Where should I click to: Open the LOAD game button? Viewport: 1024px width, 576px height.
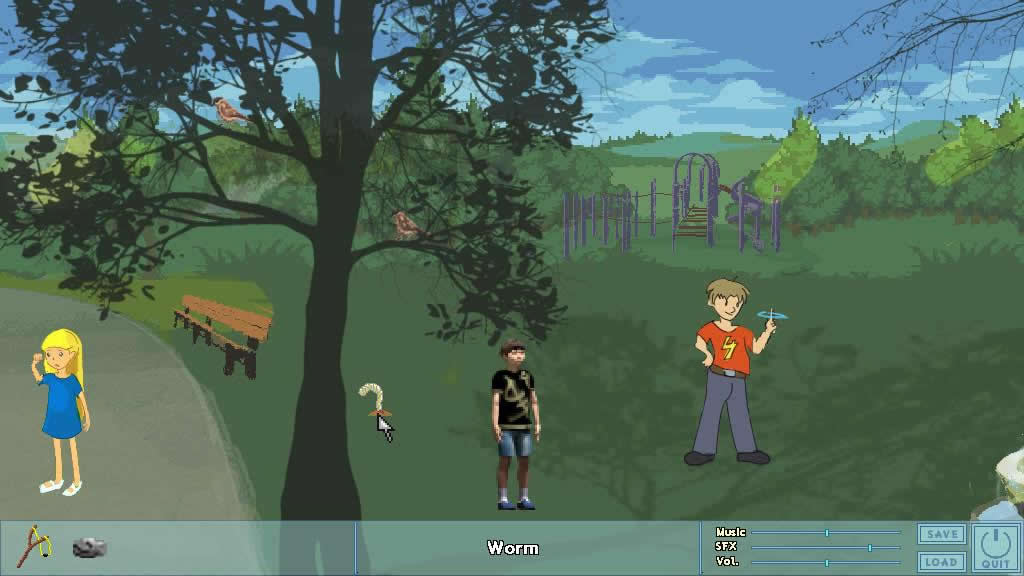tap(941, 562)
